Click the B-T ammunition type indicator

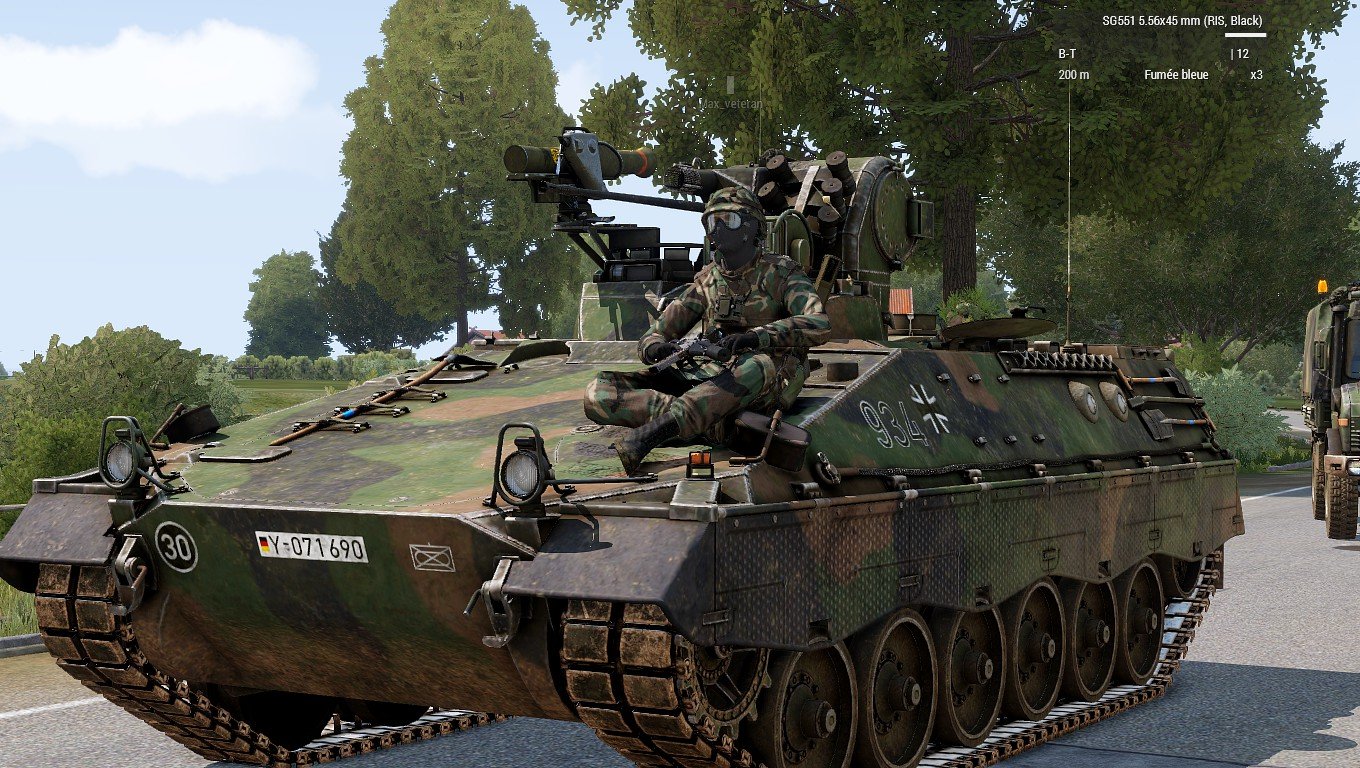tap(1068, 54)
